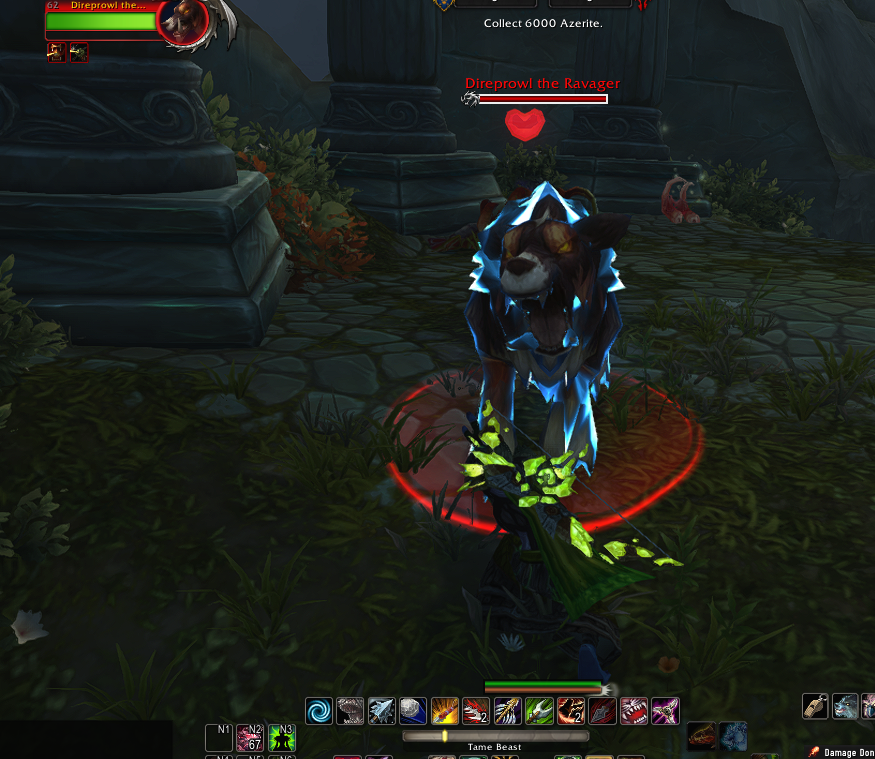This screenshot has width=875, height=759.
Task: Activate the green glowing N3 ability
Action: coord(282,738)
